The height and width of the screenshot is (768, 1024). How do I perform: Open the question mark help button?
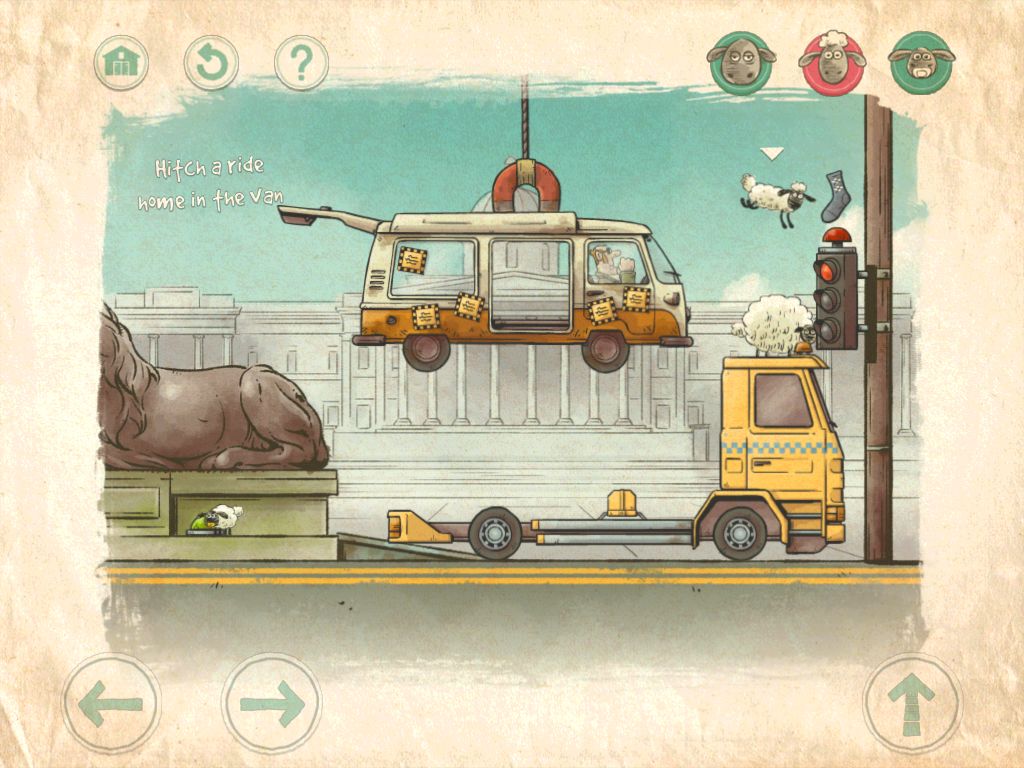(x=301, y=63)
